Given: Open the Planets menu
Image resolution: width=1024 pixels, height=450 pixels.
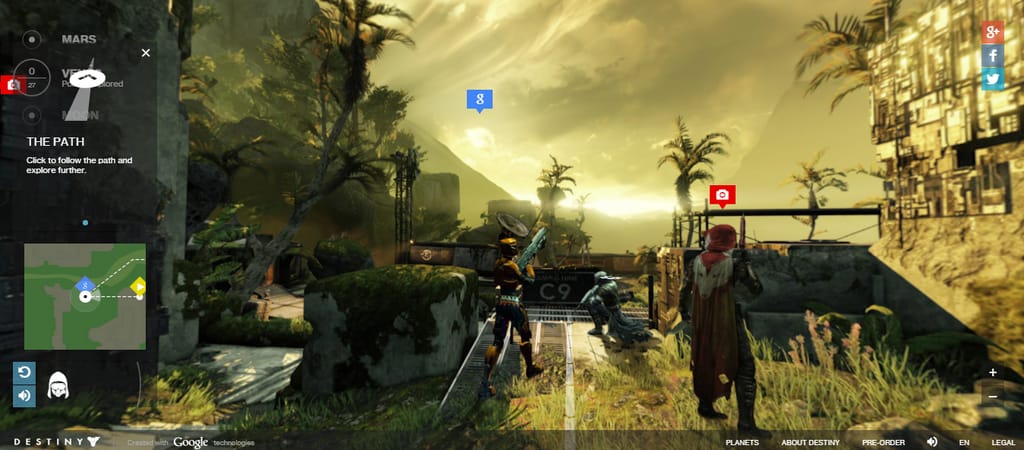Looking at the screenshot, I should click(741, 442).
